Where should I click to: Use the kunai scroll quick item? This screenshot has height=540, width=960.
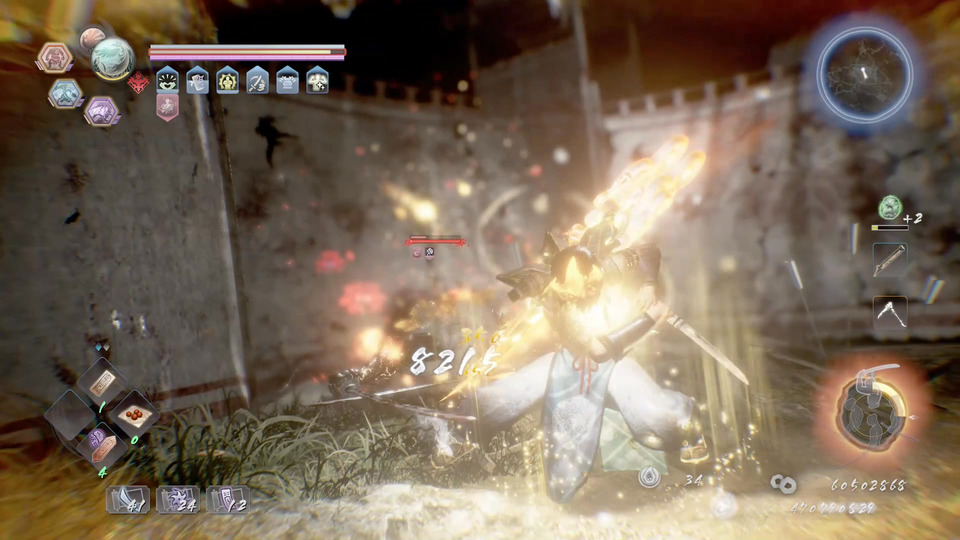pos(127,499)
